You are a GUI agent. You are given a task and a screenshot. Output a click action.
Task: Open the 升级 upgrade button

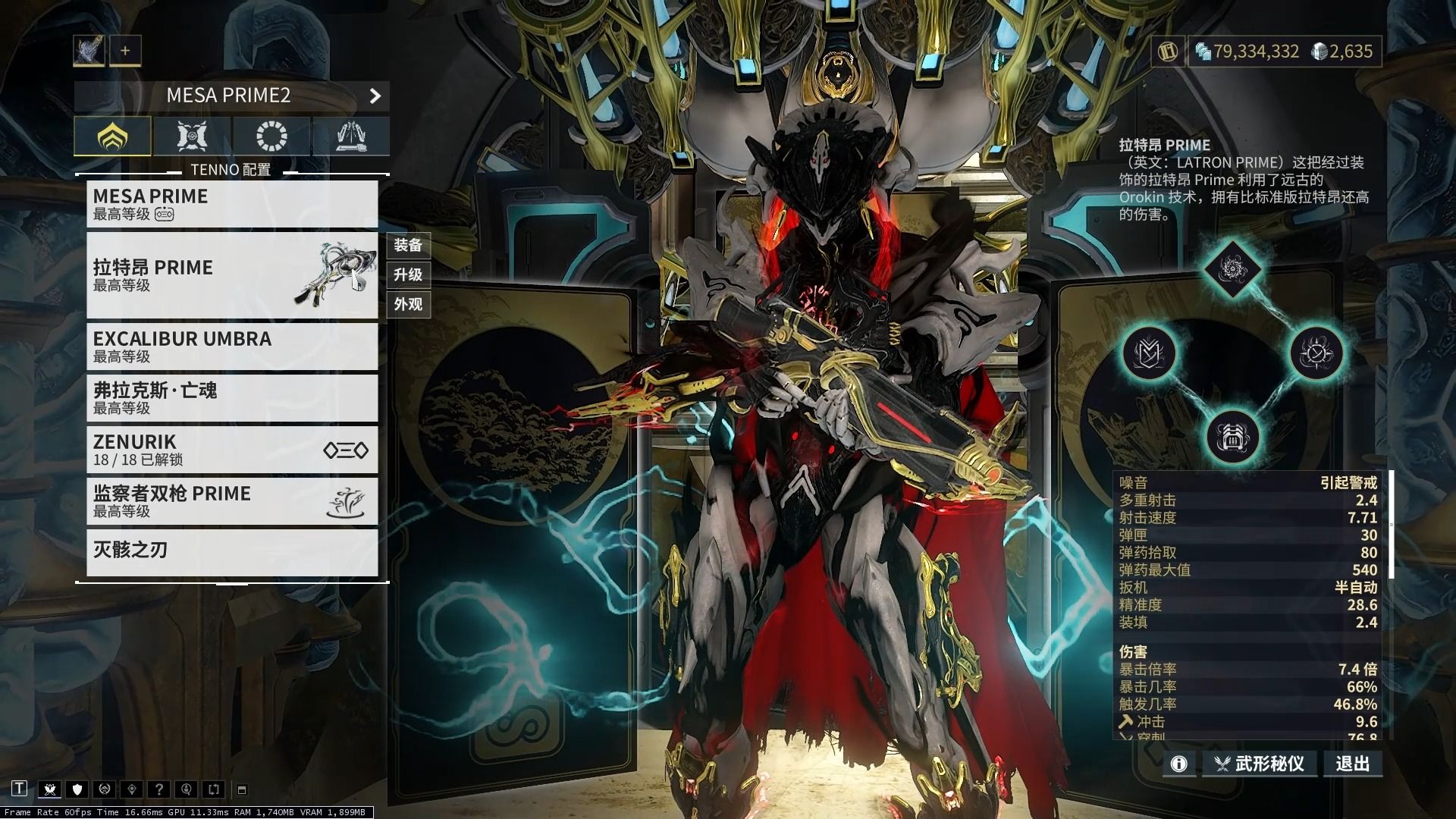pos(408,275)
